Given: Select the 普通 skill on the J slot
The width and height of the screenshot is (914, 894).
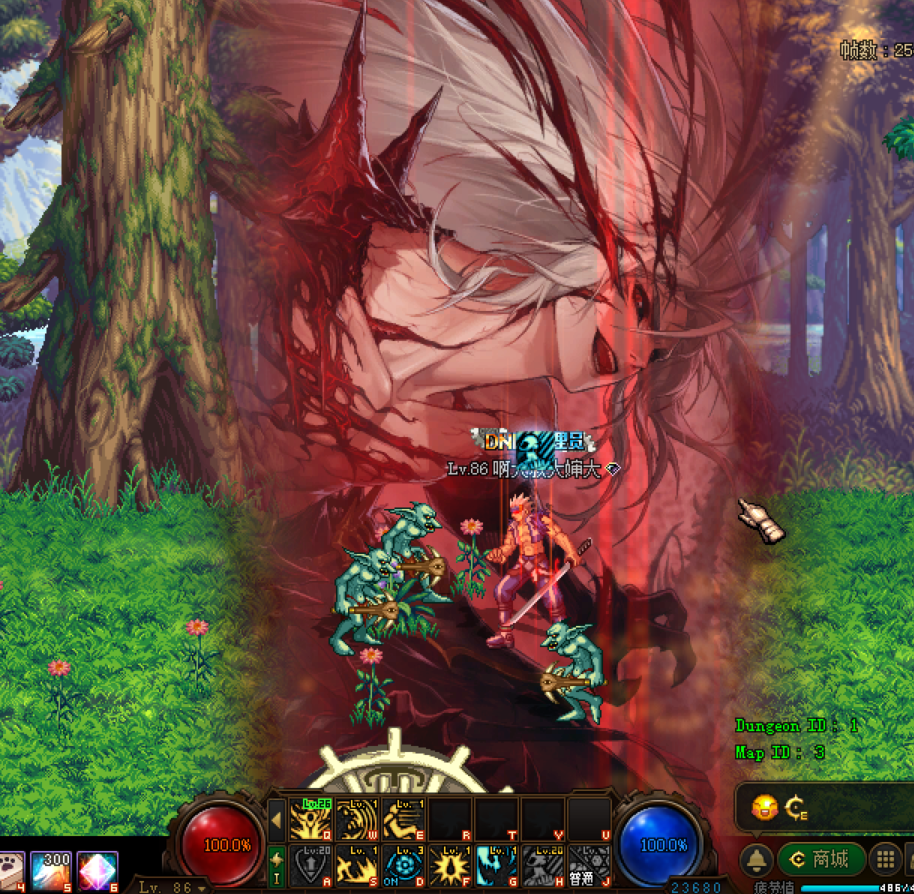Looking at the screenshot, I should [x=587, y=865].
